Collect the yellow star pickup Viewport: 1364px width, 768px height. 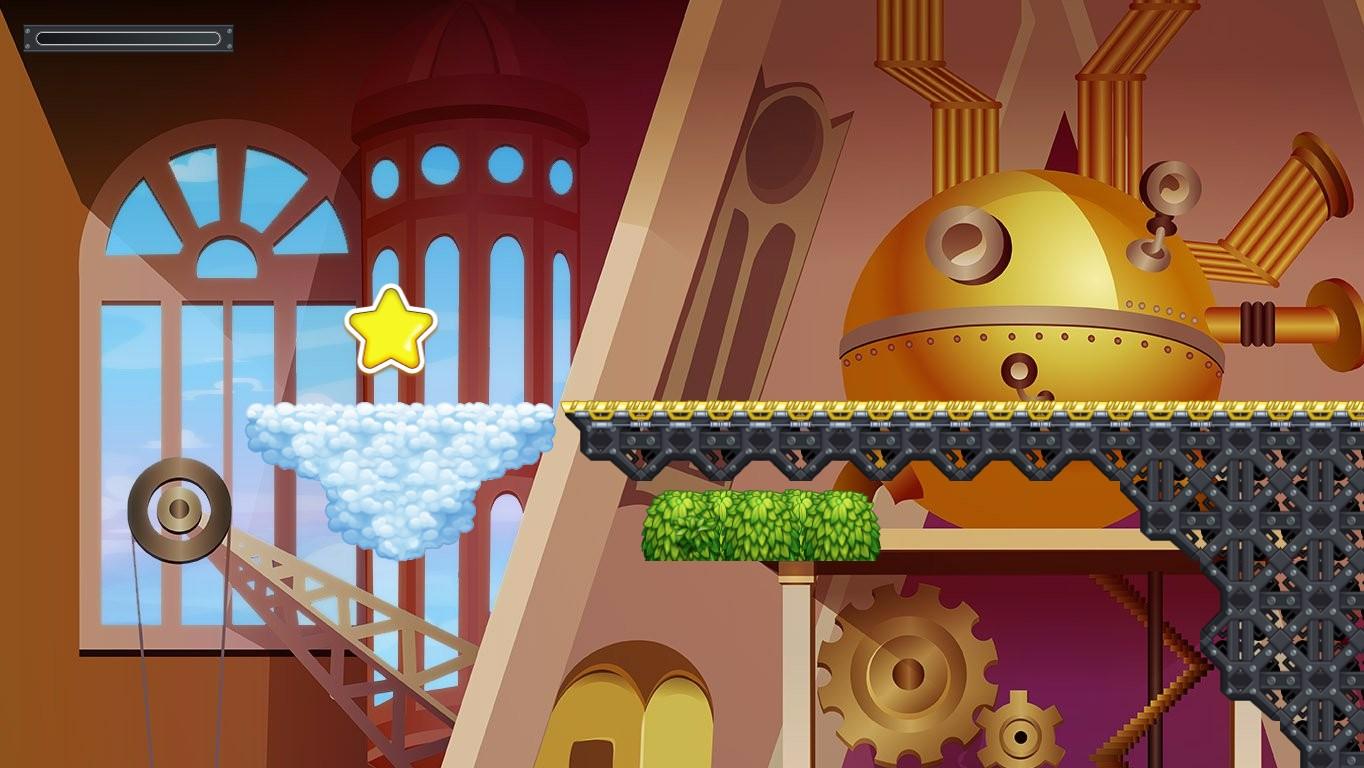390,328
